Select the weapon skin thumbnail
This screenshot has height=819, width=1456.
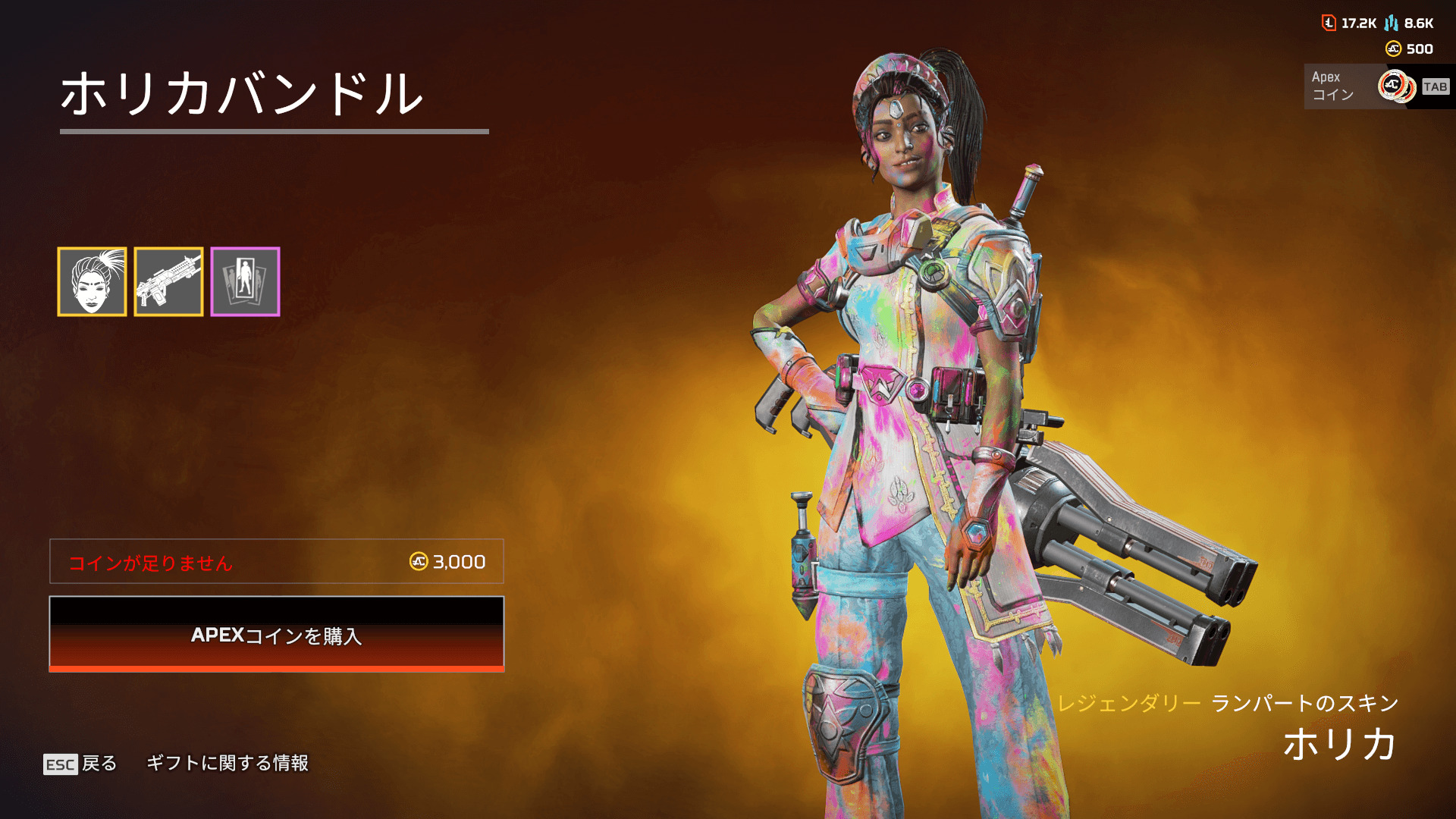168,281
